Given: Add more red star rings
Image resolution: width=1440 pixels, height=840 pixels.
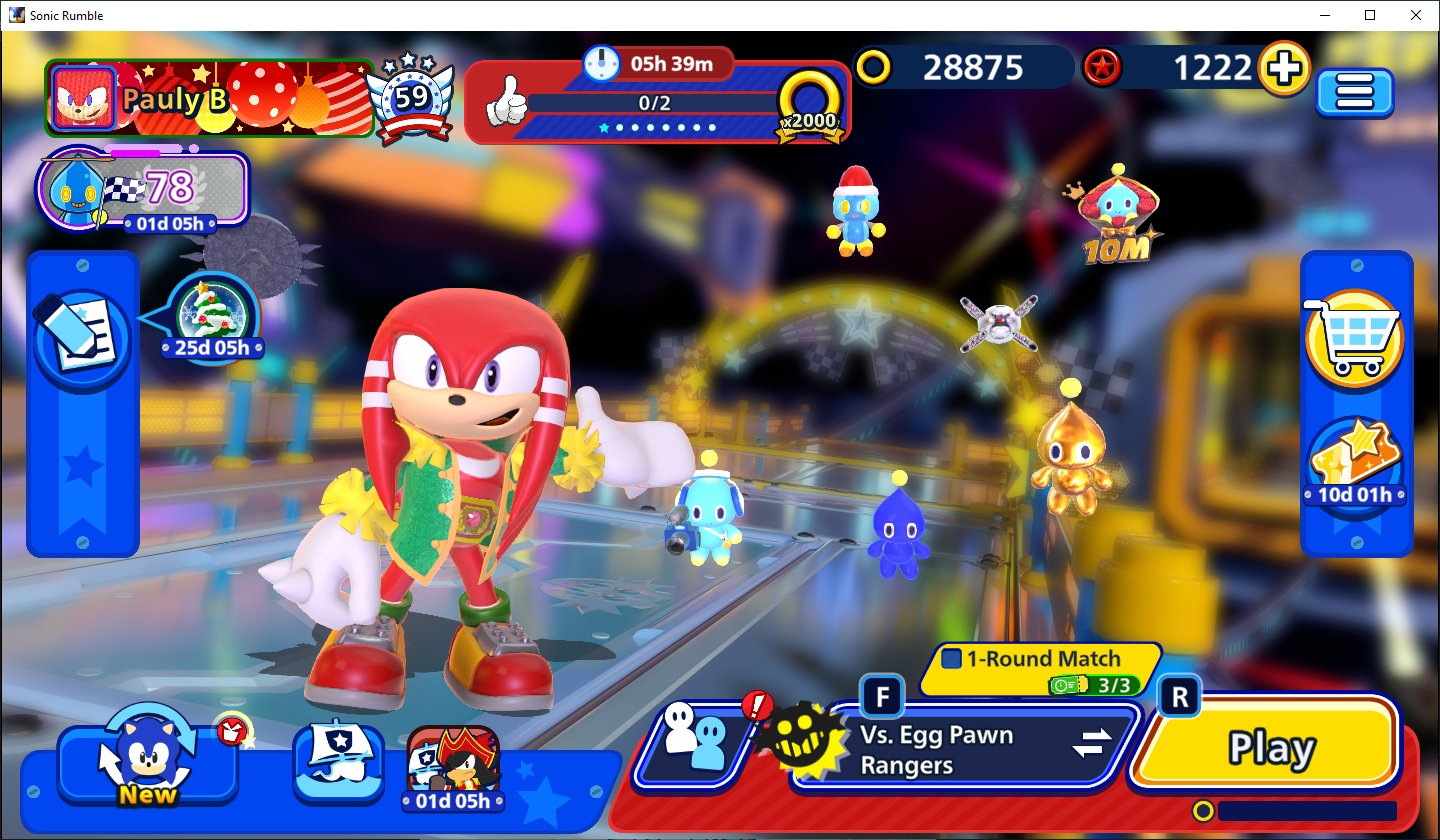Looking at the screenshot, I should coord(1284,68).
